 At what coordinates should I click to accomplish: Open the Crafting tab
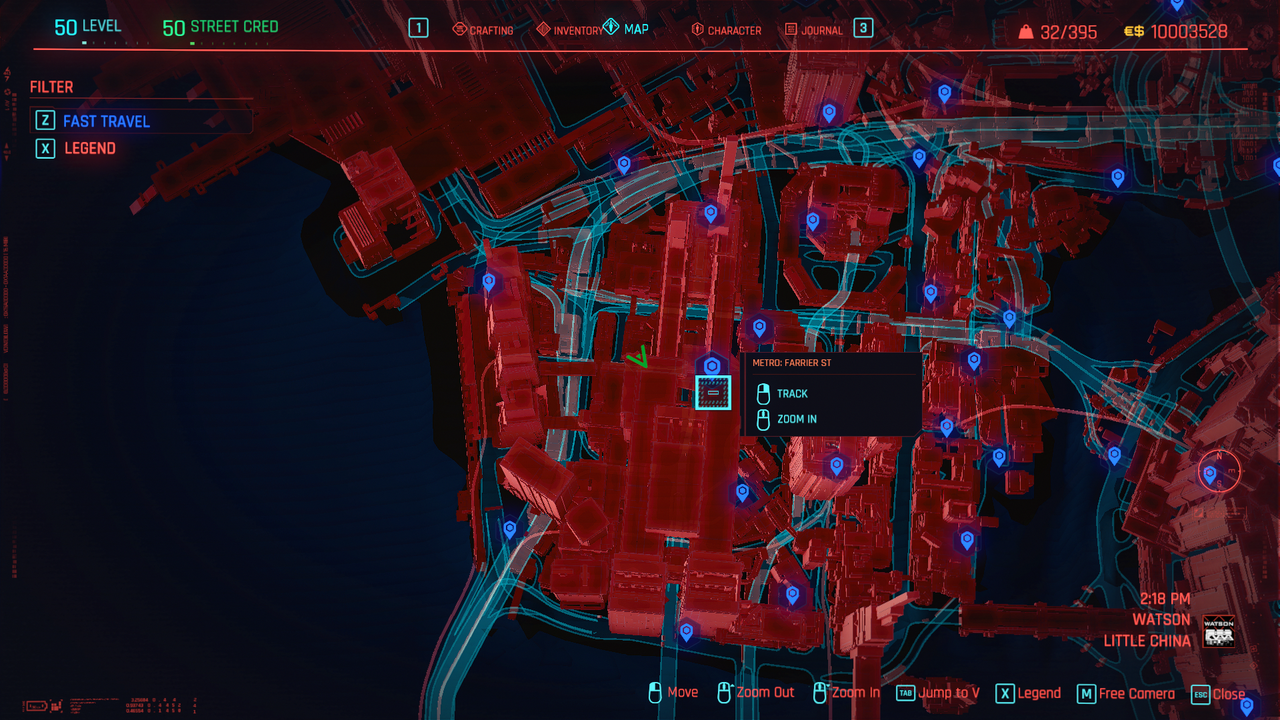pos(483,30)
